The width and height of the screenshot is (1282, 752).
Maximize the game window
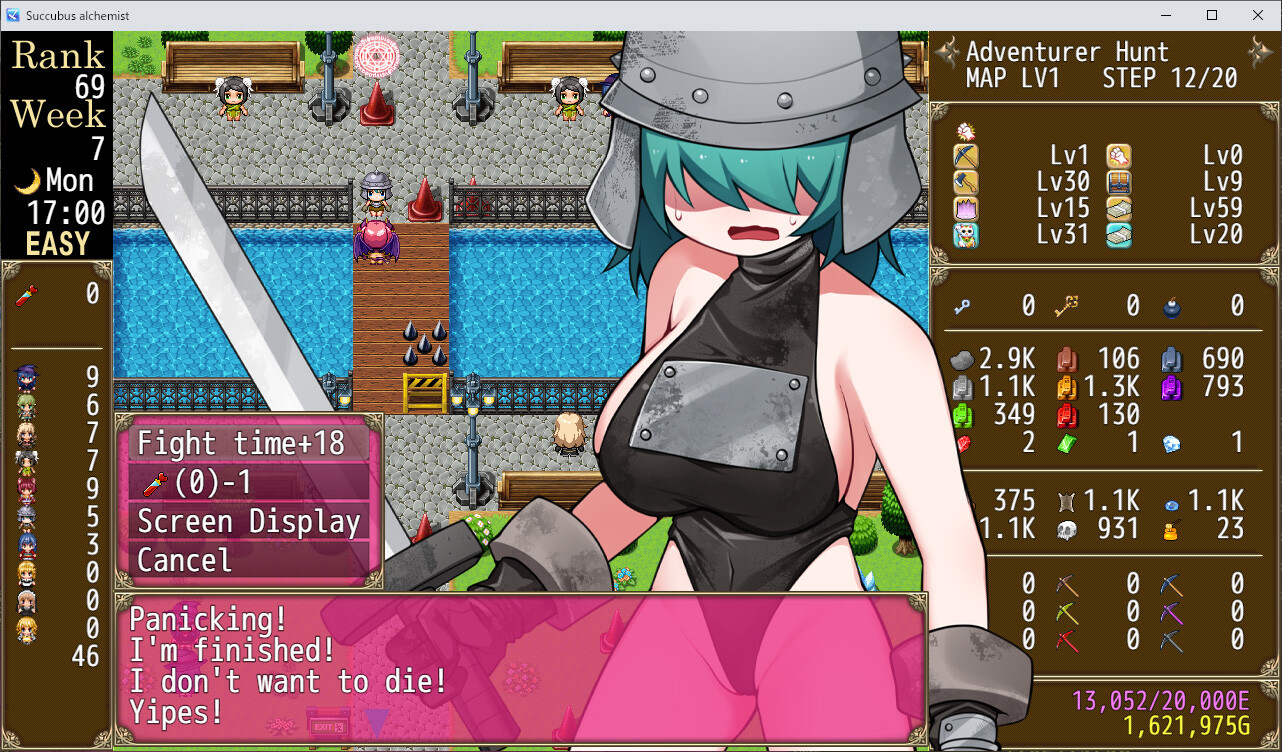pos(1212,15)
